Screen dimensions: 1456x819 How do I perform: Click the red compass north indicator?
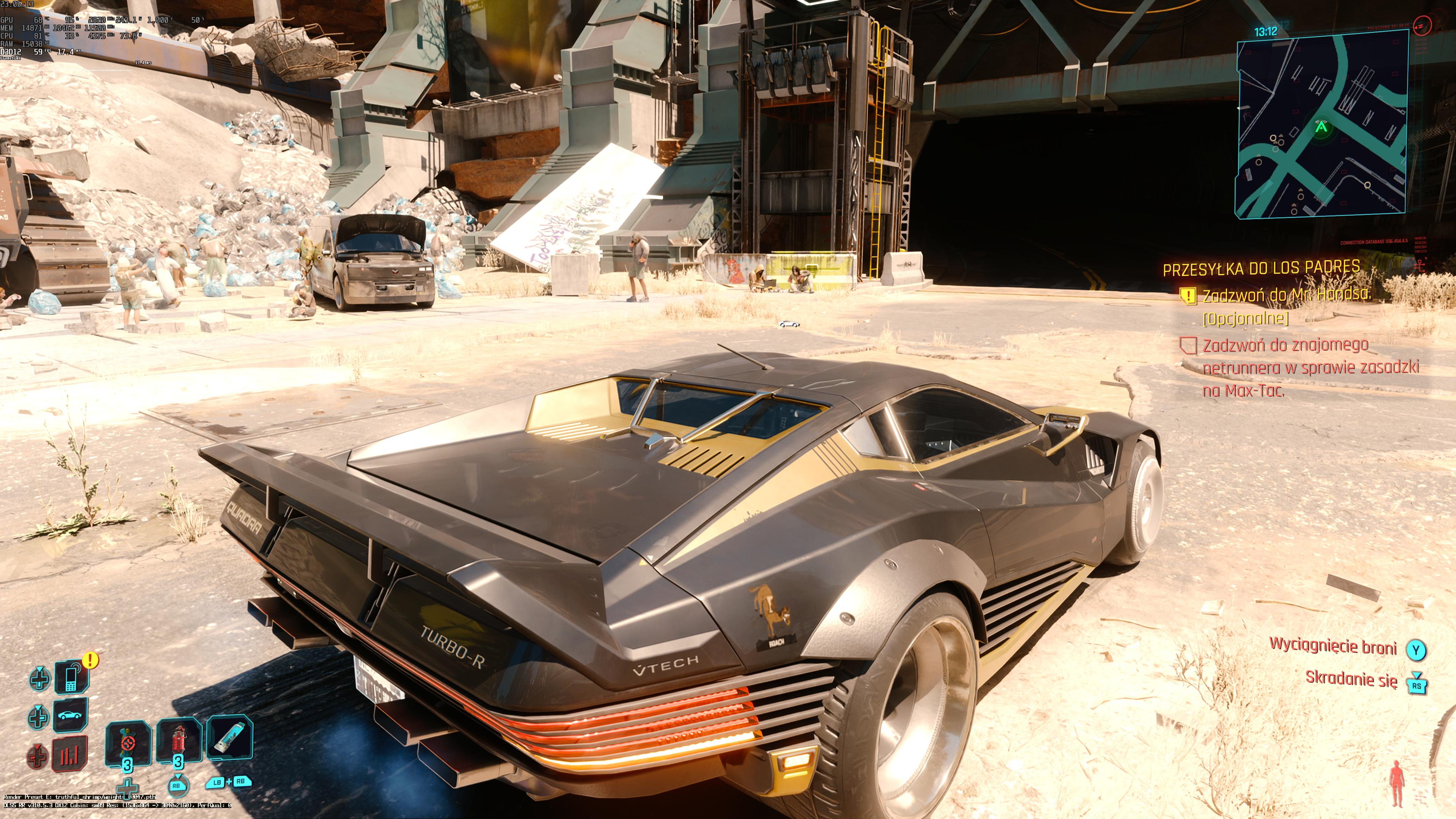(x=1422, y=25)
